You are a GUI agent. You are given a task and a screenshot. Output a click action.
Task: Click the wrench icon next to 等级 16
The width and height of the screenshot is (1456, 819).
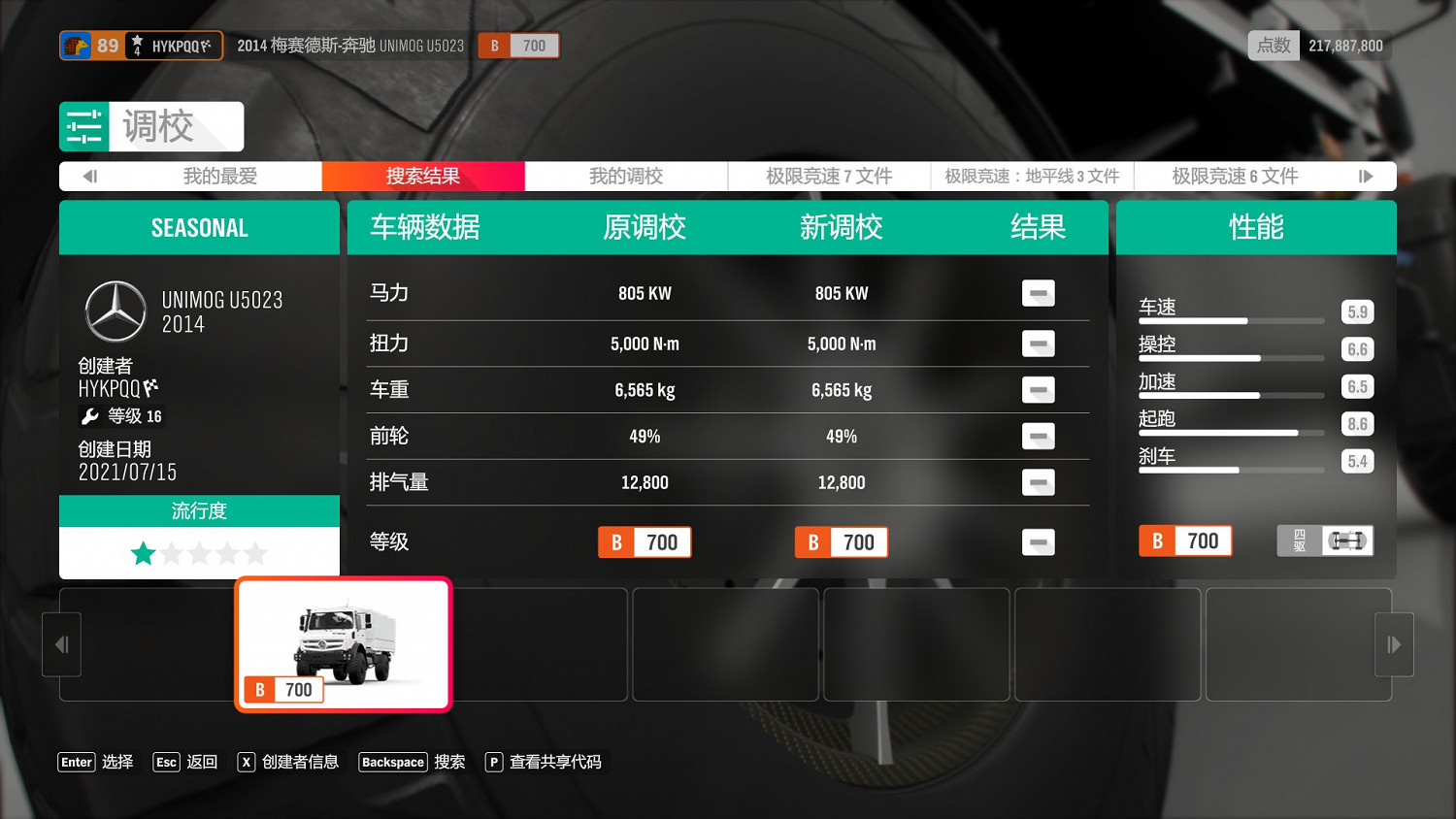coord(90,416)
